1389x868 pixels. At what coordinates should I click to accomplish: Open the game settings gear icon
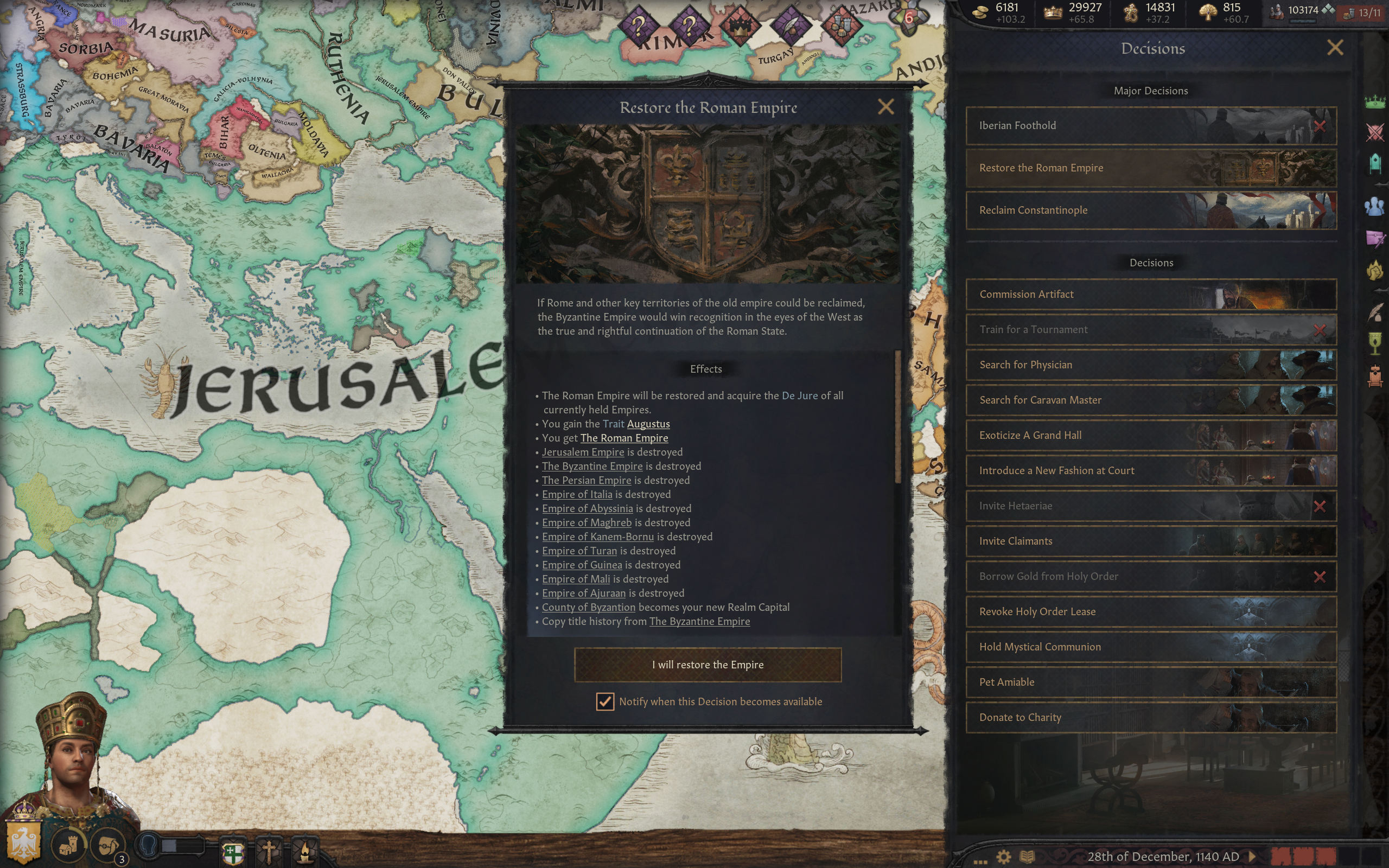[x=1003, y=857]
